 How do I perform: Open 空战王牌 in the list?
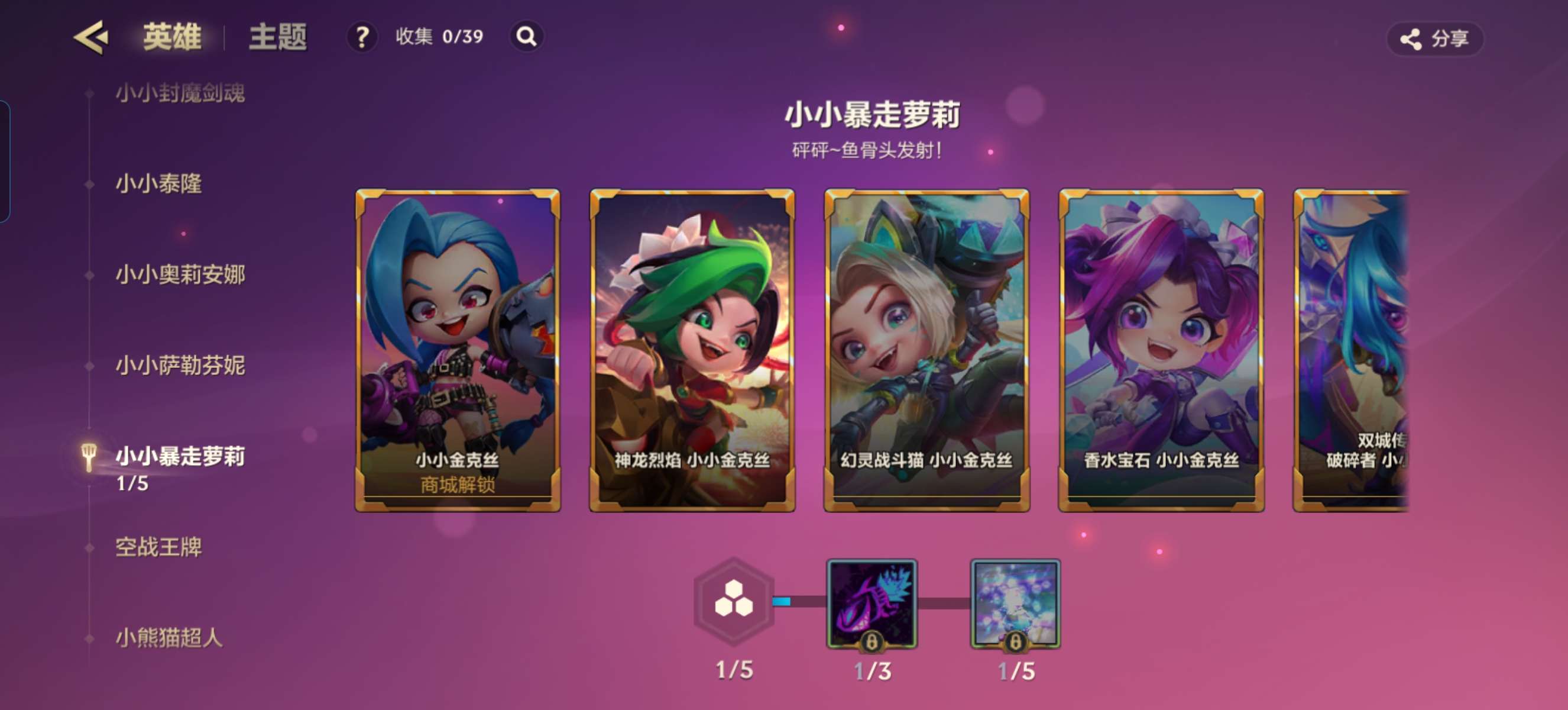coord(158,547)
